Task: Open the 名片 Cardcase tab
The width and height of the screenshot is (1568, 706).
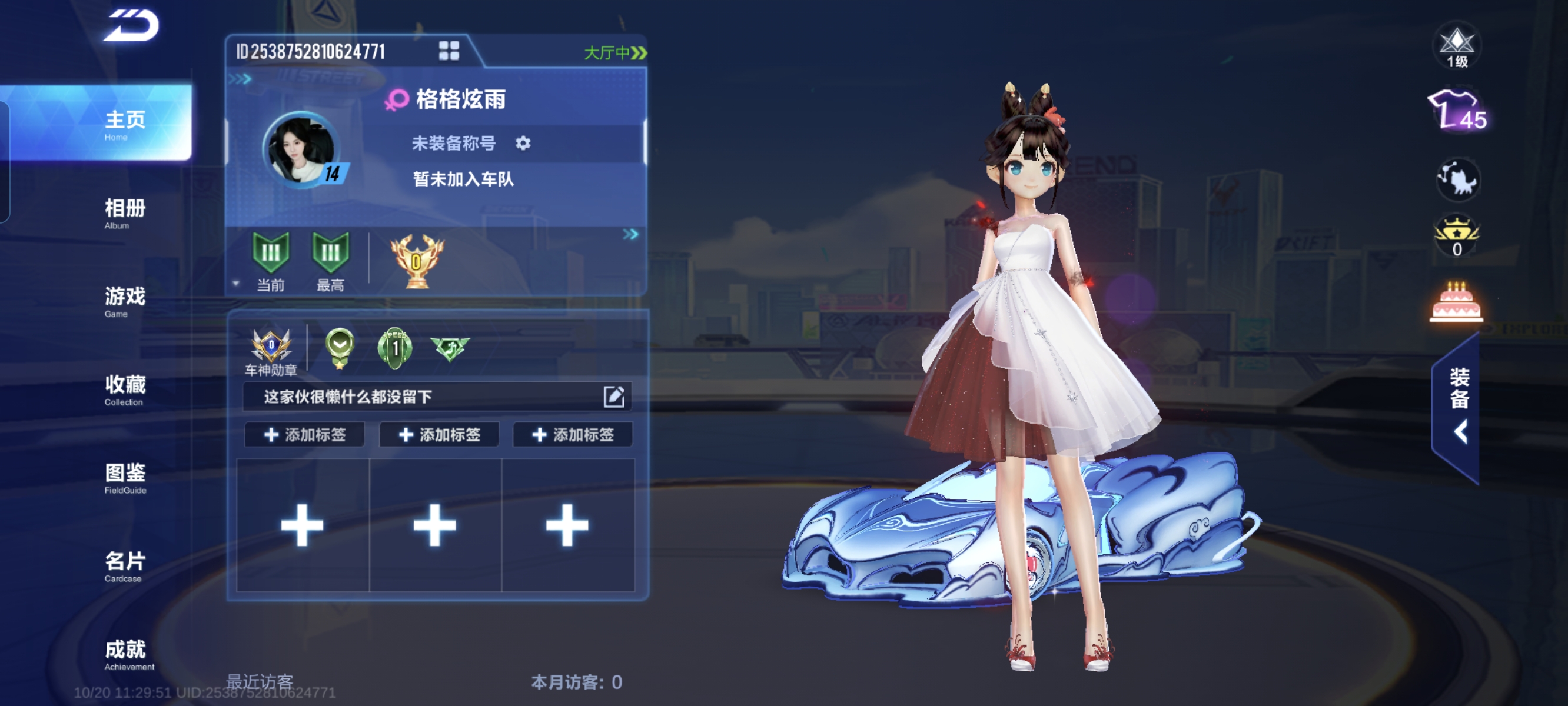Action: pyautogui.click(x=125, y=566)
